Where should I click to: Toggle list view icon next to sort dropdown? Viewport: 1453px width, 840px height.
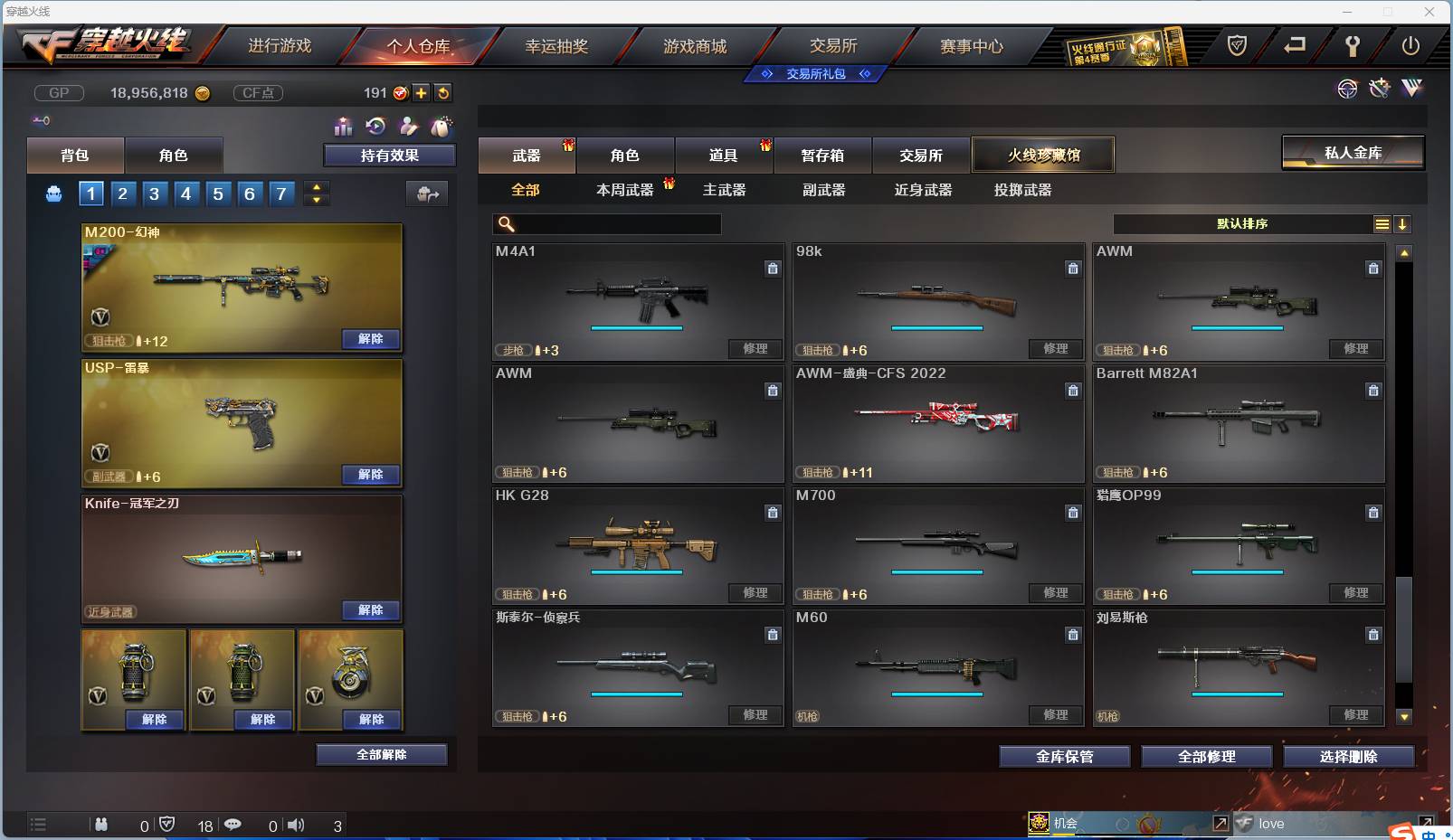coord(1382,223)
